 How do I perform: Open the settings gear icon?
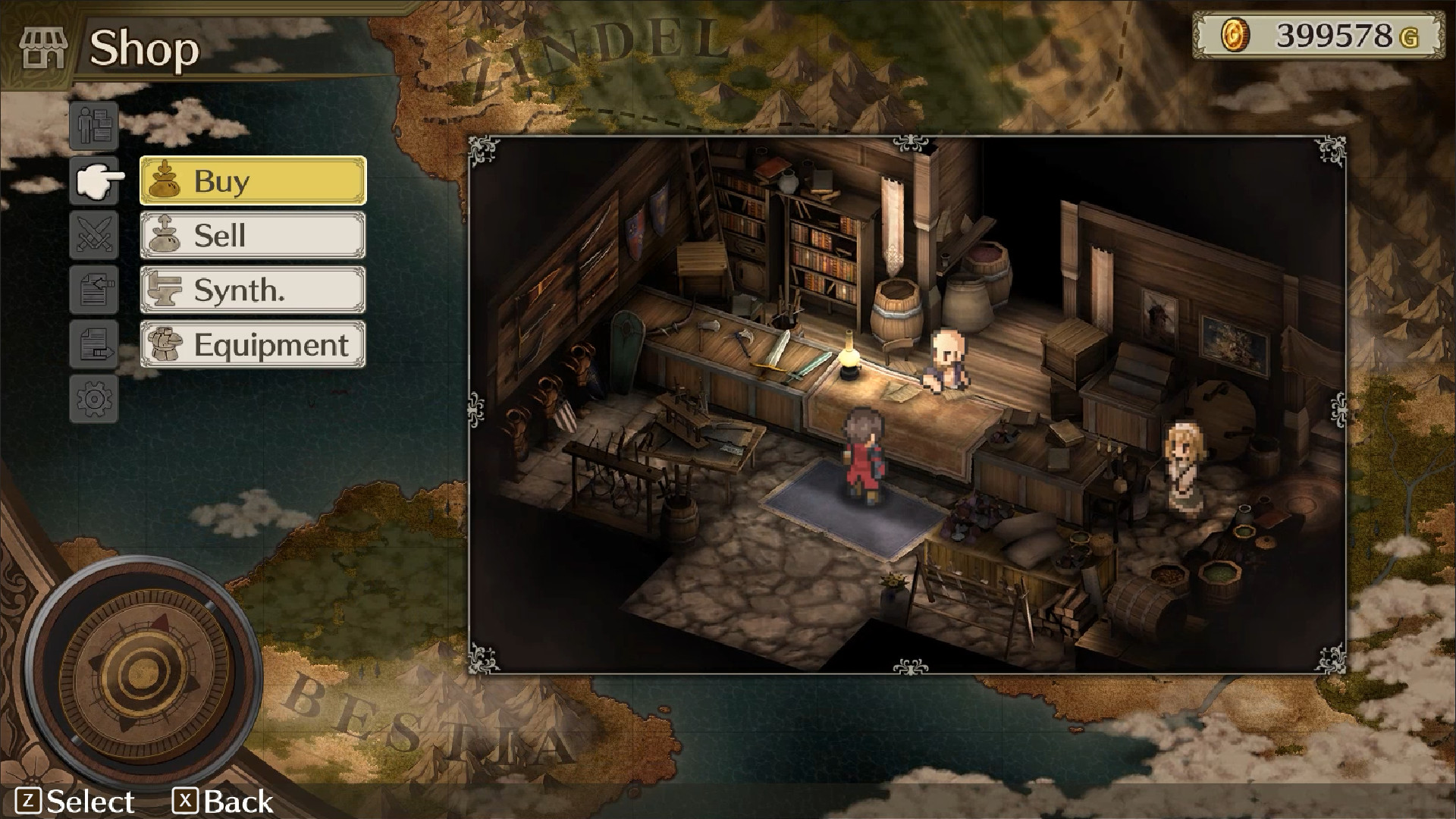tap(93, 399)
